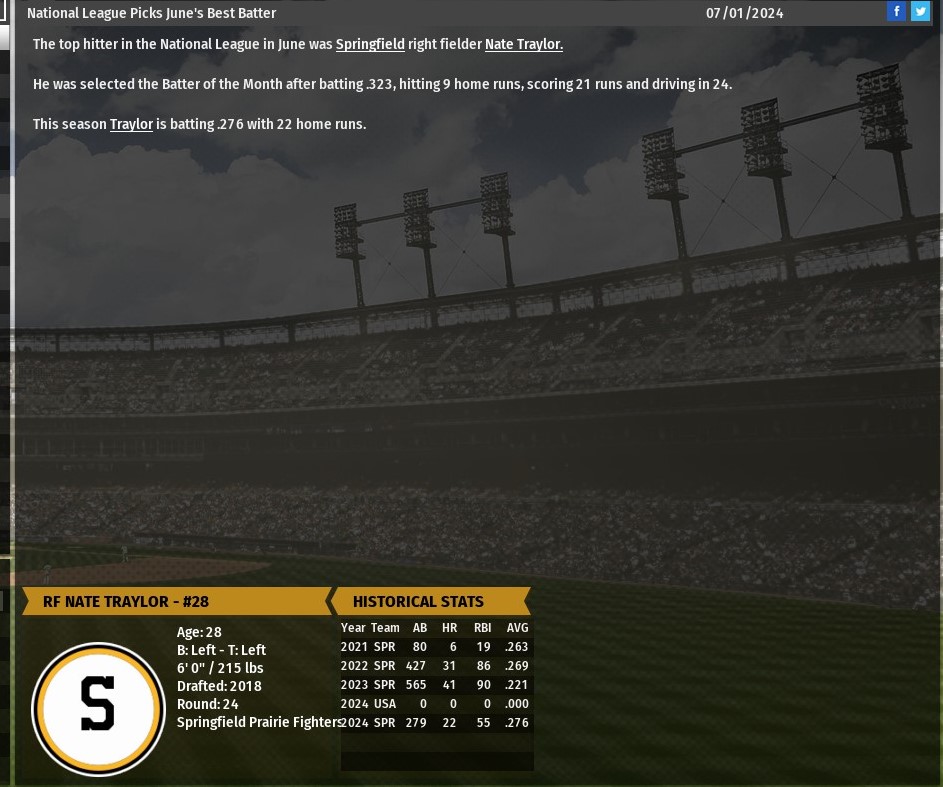
Task: Open the Springfield team link
Action: point(370,45)
